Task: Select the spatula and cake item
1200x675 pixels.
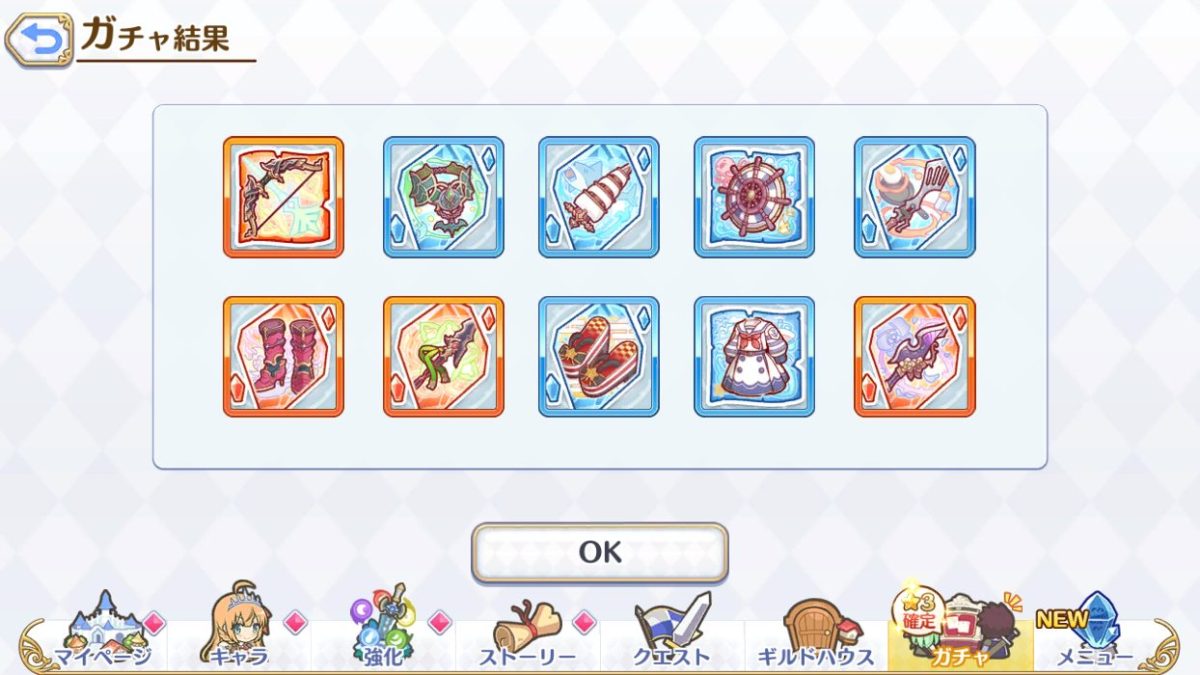Action: tap(915, 197)
